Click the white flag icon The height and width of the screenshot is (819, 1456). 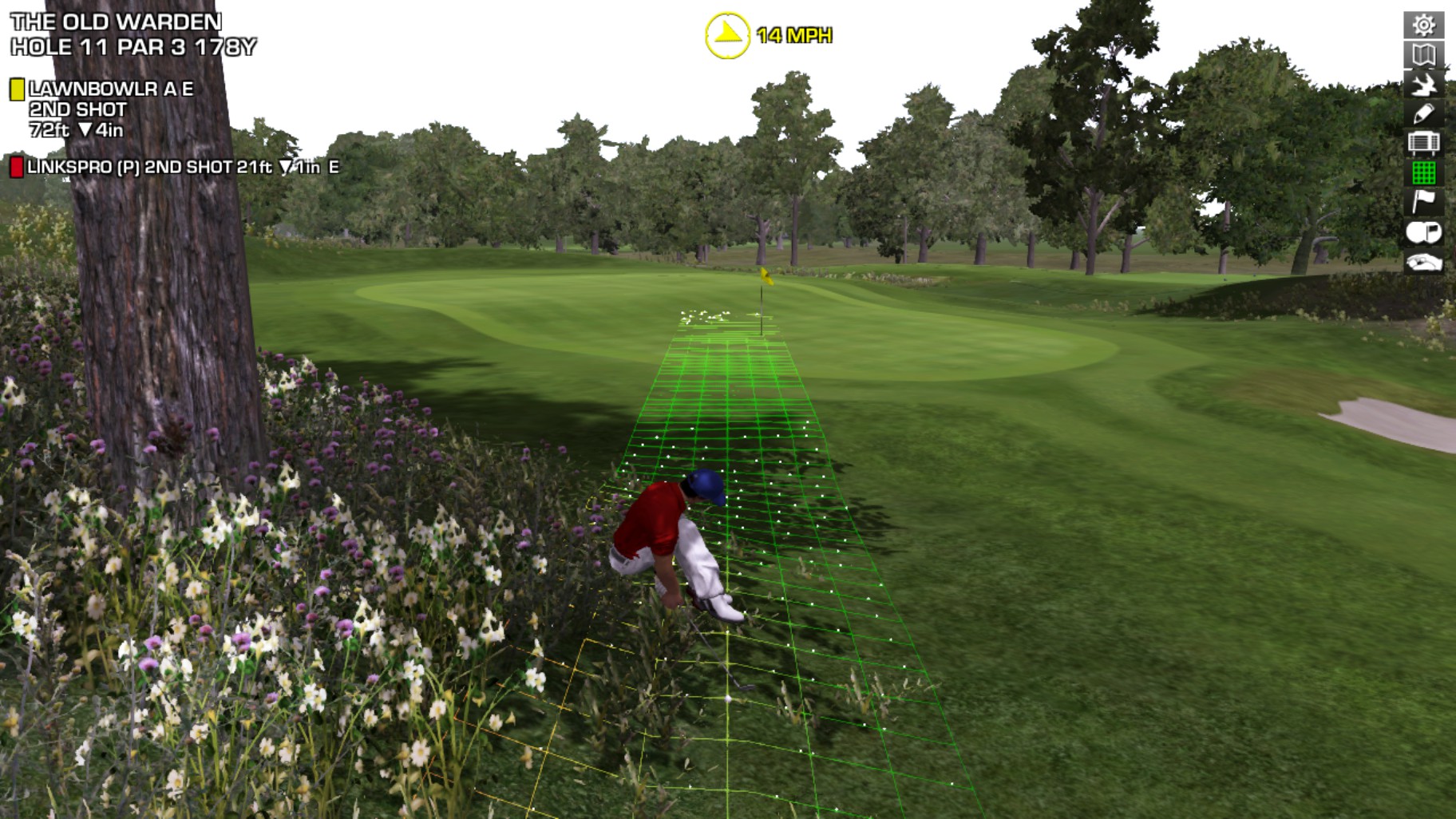pos(1423,201)
